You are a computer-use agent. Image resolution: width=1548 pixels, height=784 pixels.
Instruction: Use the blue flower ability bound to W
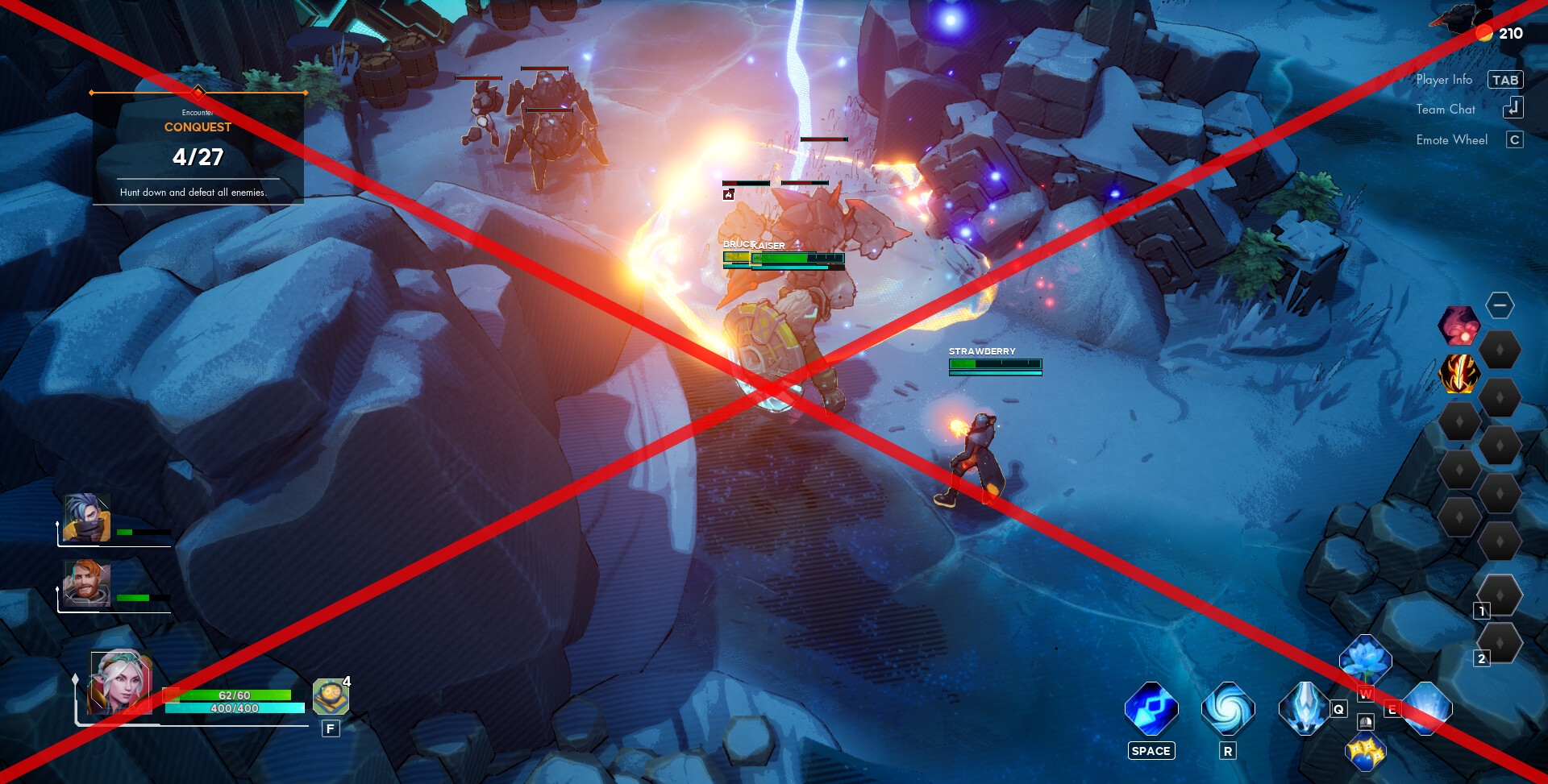click(x=1366, y=659)
